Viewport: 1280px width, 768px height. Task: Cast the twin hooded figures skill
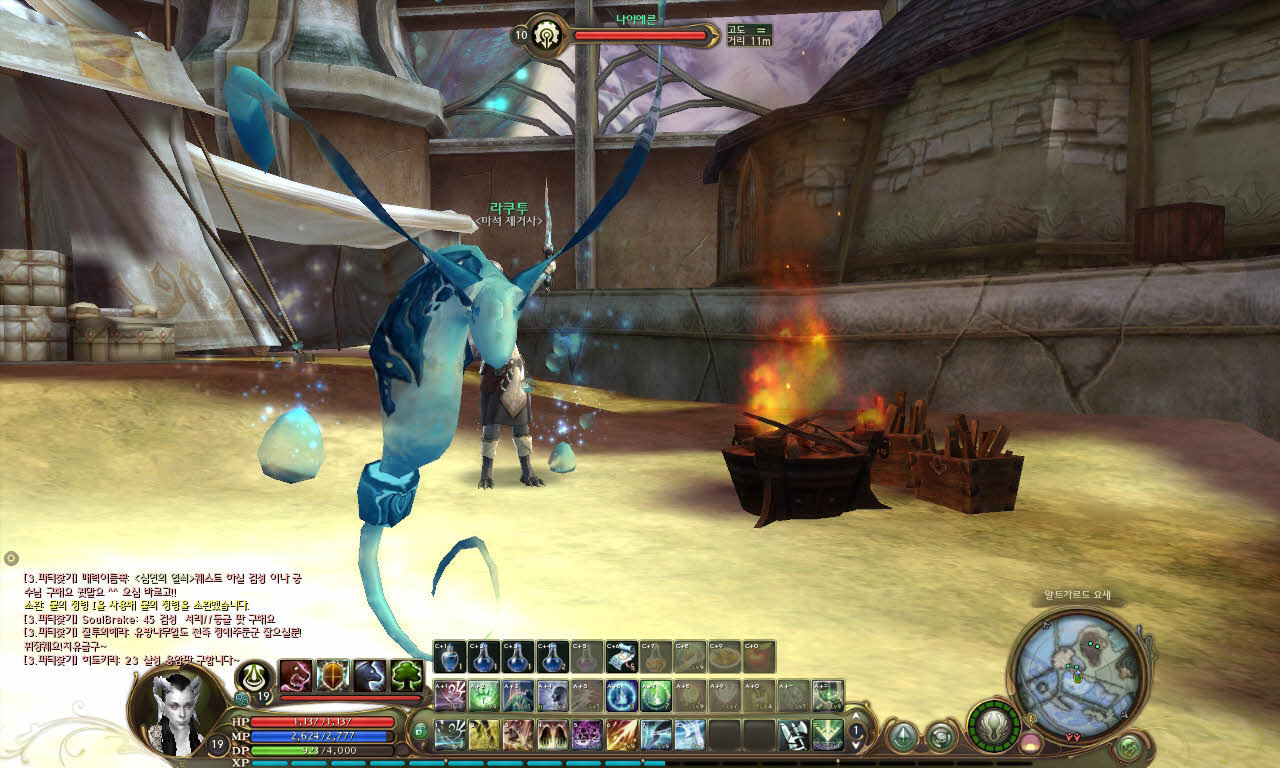click(x=552, y=735)
